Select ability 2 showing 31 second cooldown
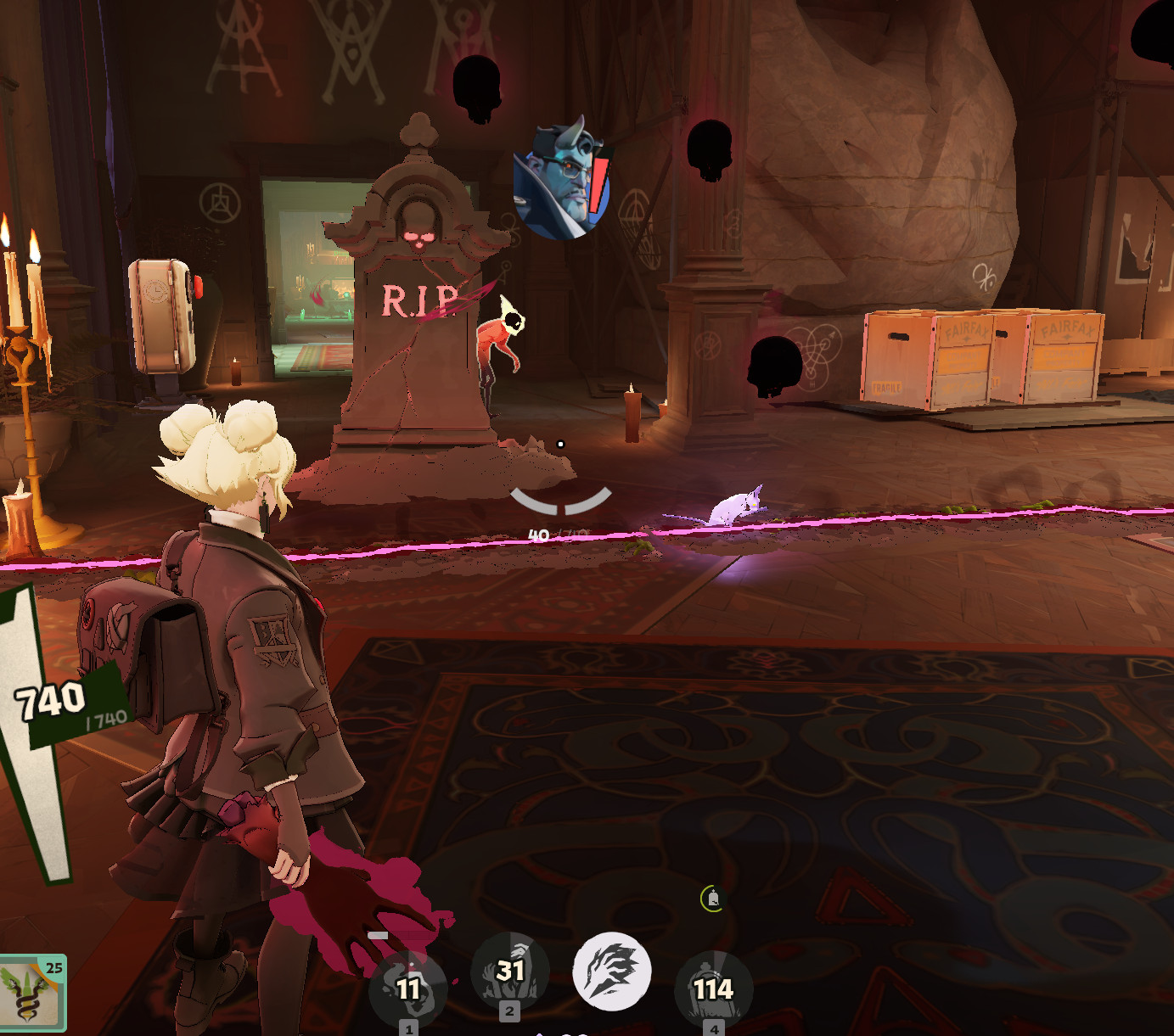 tap(509, 971)
